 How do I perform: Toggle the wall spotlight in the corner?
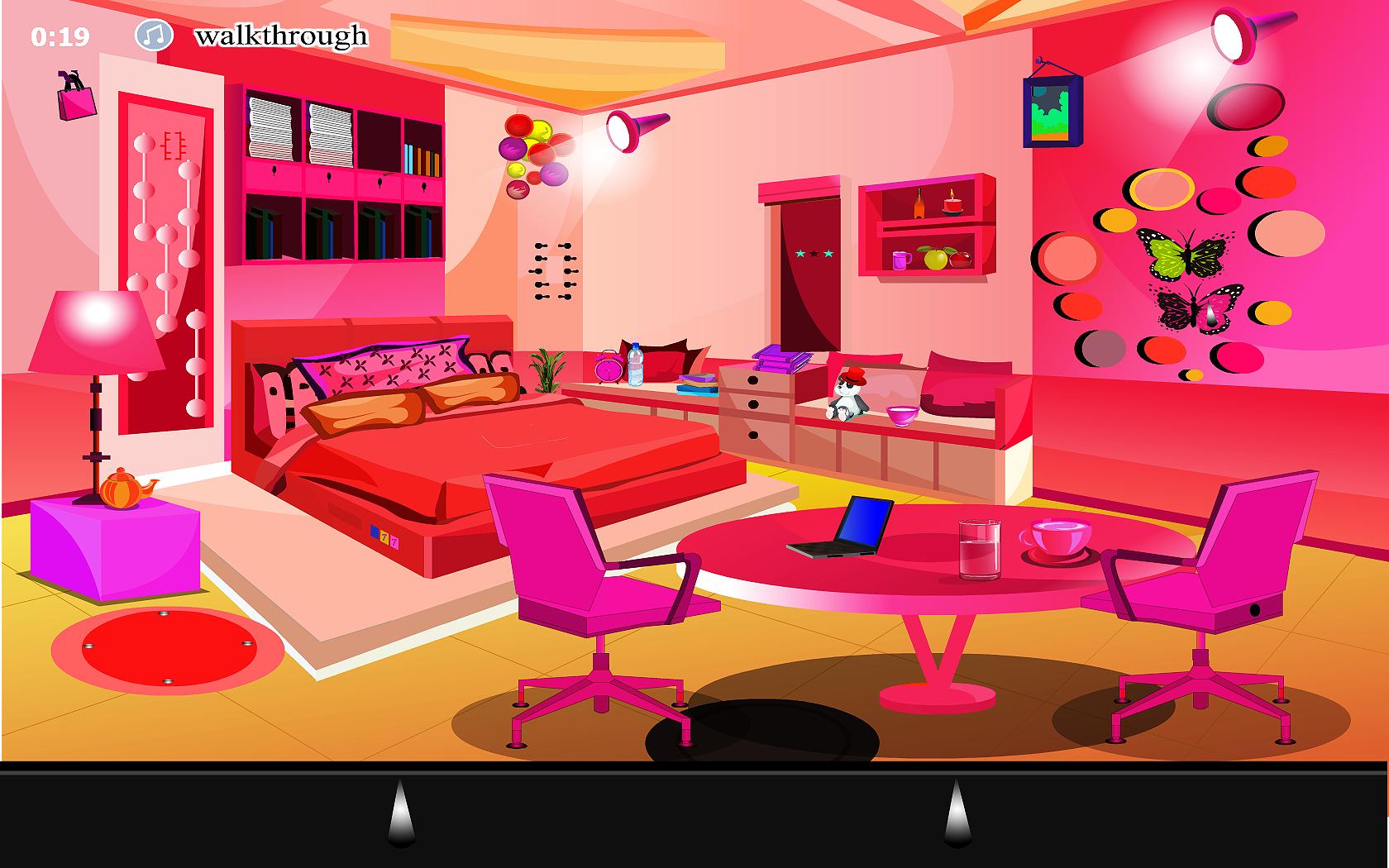coord(1230,37)
